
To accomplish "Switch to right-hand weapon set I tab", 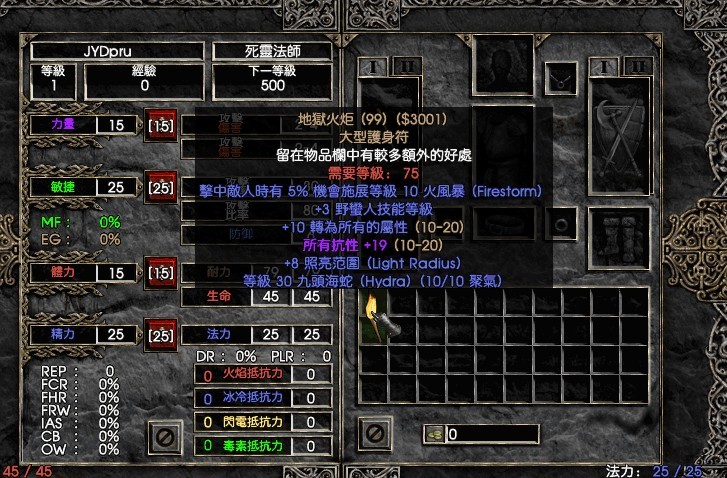I will pos(603,67).
